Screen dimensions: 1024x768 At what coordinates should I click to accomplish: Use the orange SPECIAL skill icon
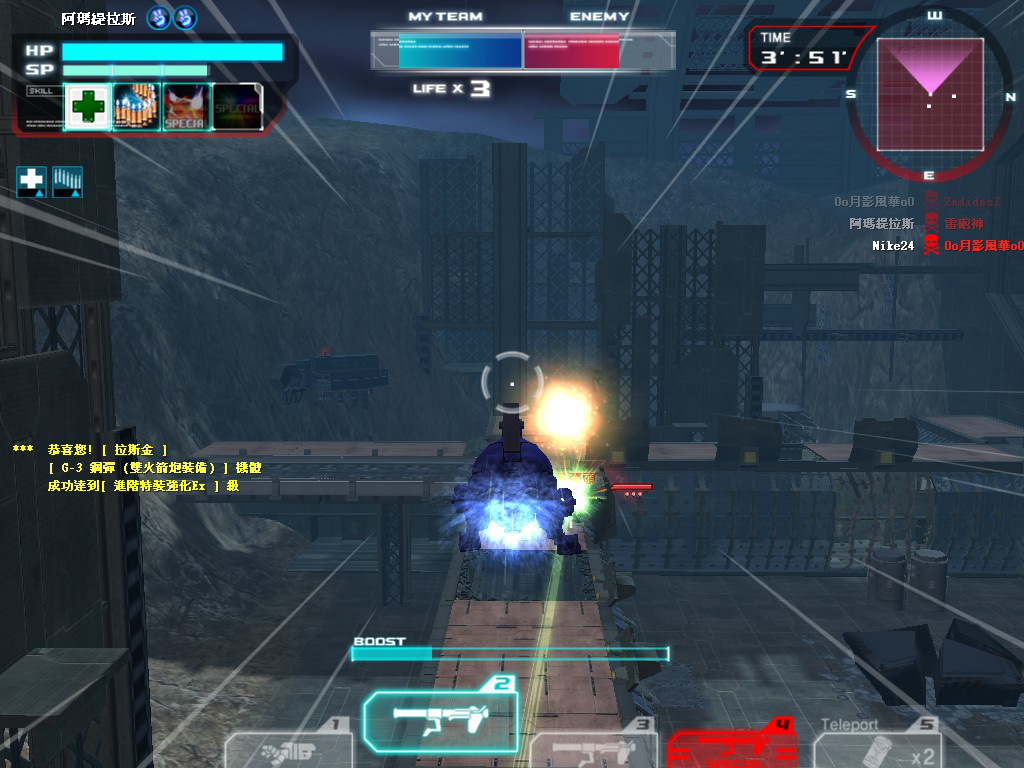[x=185, y=107]
